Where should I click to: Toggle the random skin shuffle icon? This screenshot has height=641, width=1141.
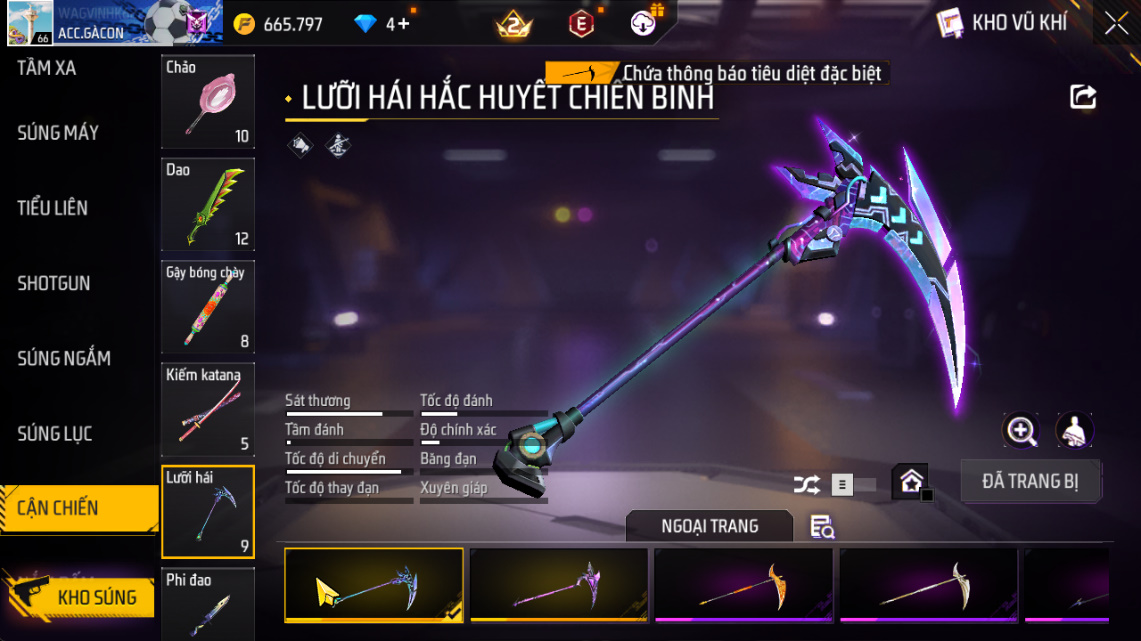[x=806, y=485]
